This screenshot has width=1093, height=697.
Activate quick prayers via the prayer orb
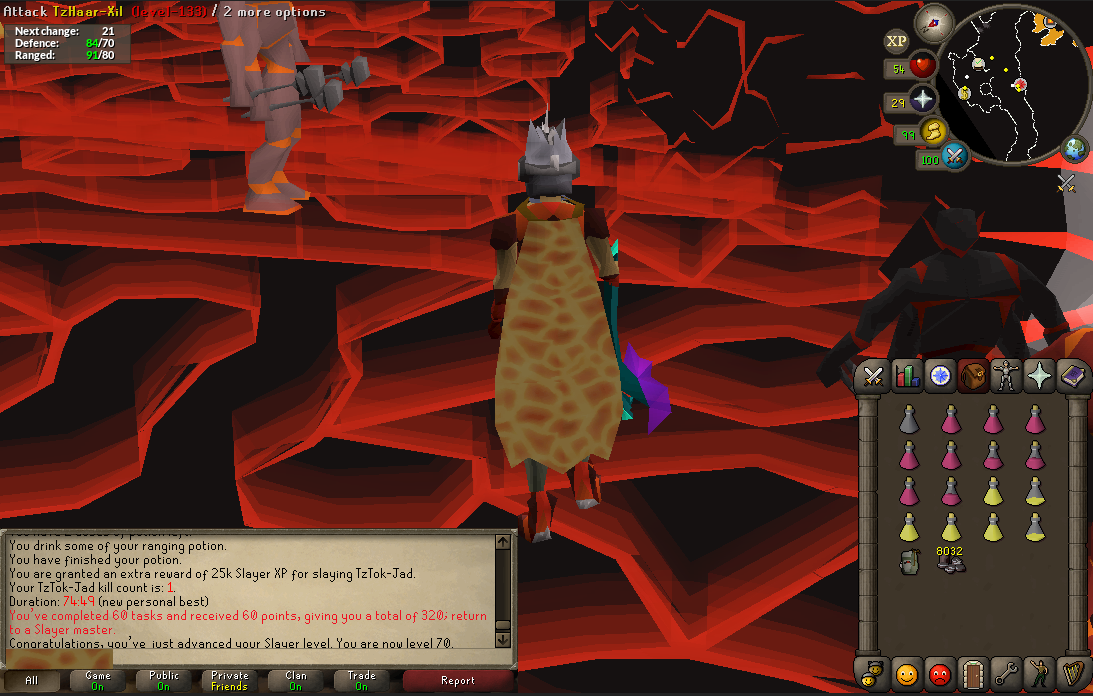pyautogui.click(x=922, y=100)
